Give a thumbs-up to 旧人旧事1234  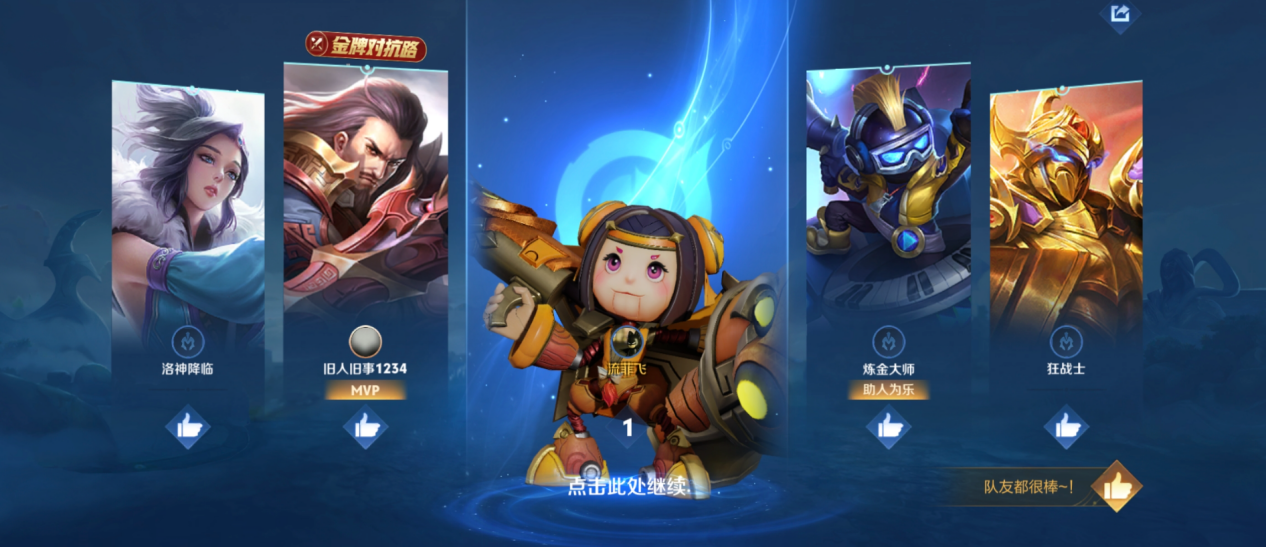[365, 427]
